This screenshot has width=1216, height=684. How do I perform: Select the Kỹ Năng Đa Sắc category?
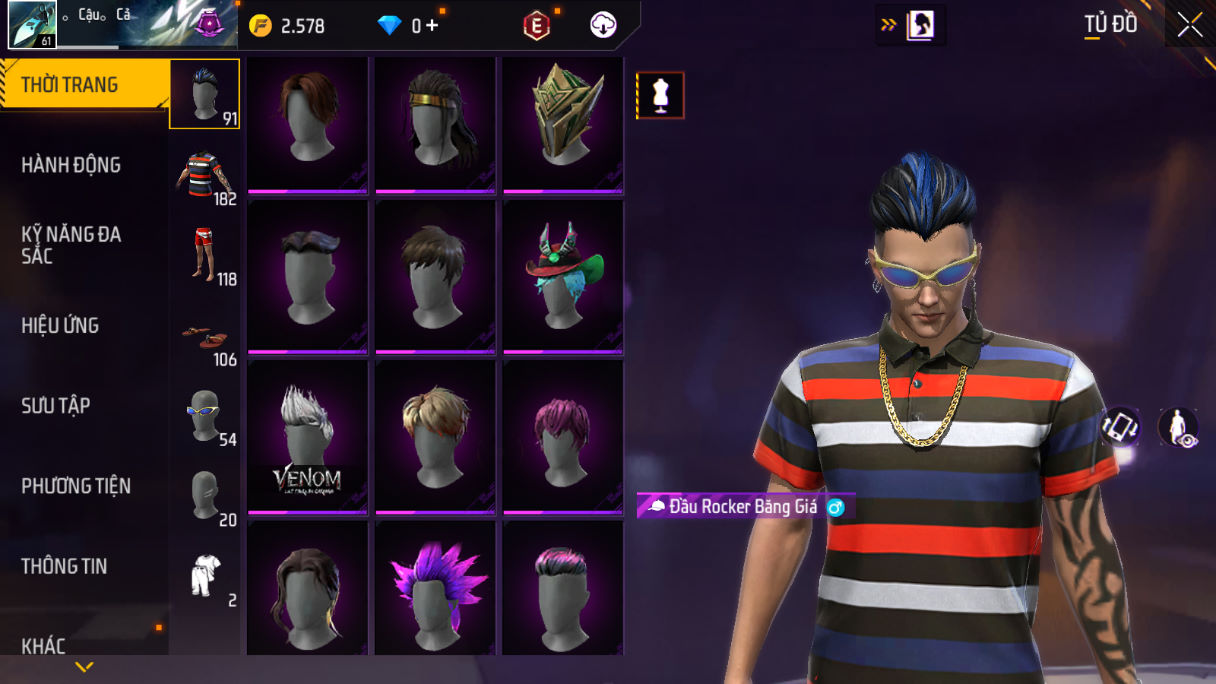pyautogui.click(x=71, y=245)
